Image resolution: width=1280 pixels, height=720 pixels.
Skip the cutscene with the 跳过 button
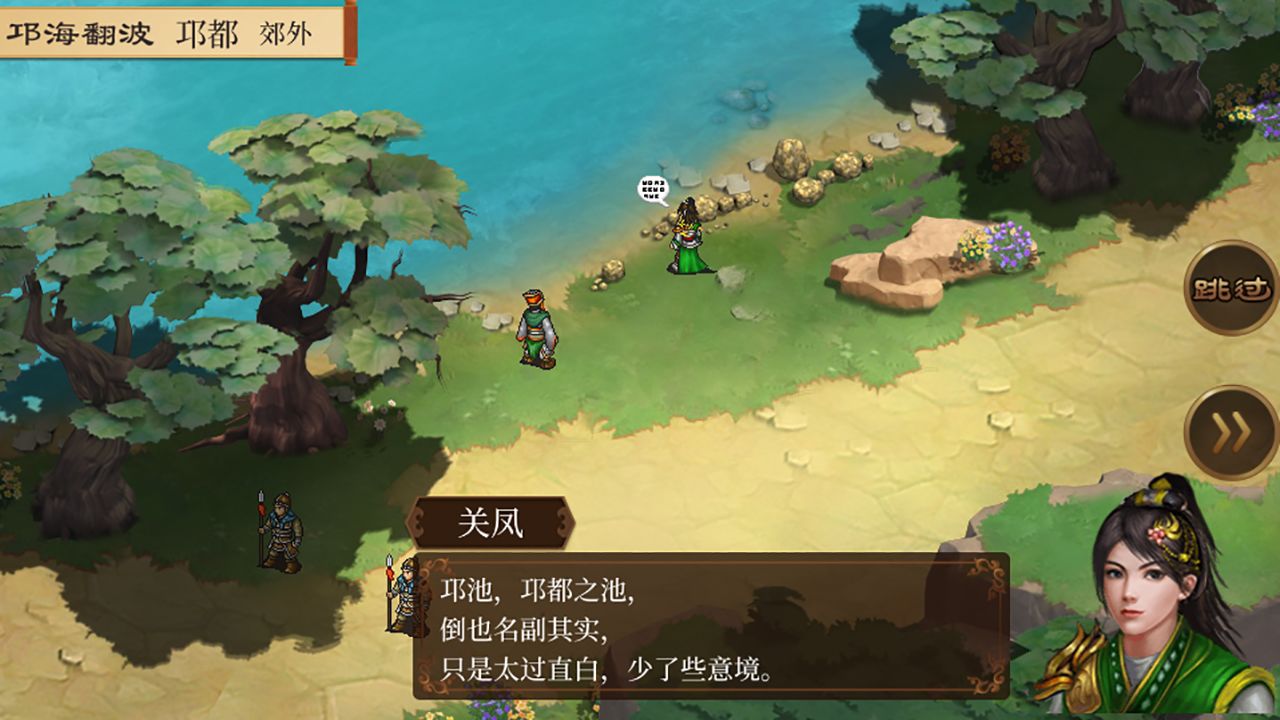[1231, 288]
